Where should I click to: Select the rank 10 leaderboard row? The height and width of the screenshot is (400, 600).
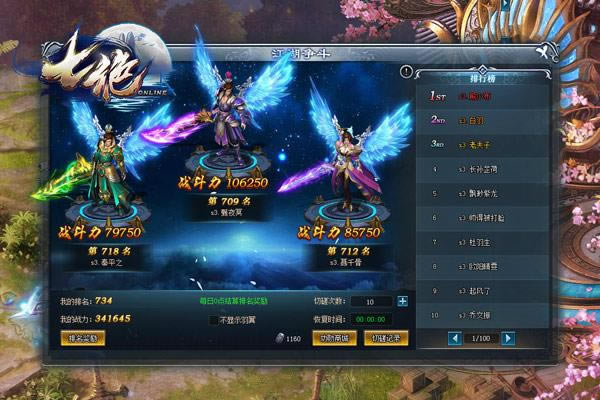[x=481, y=314]
